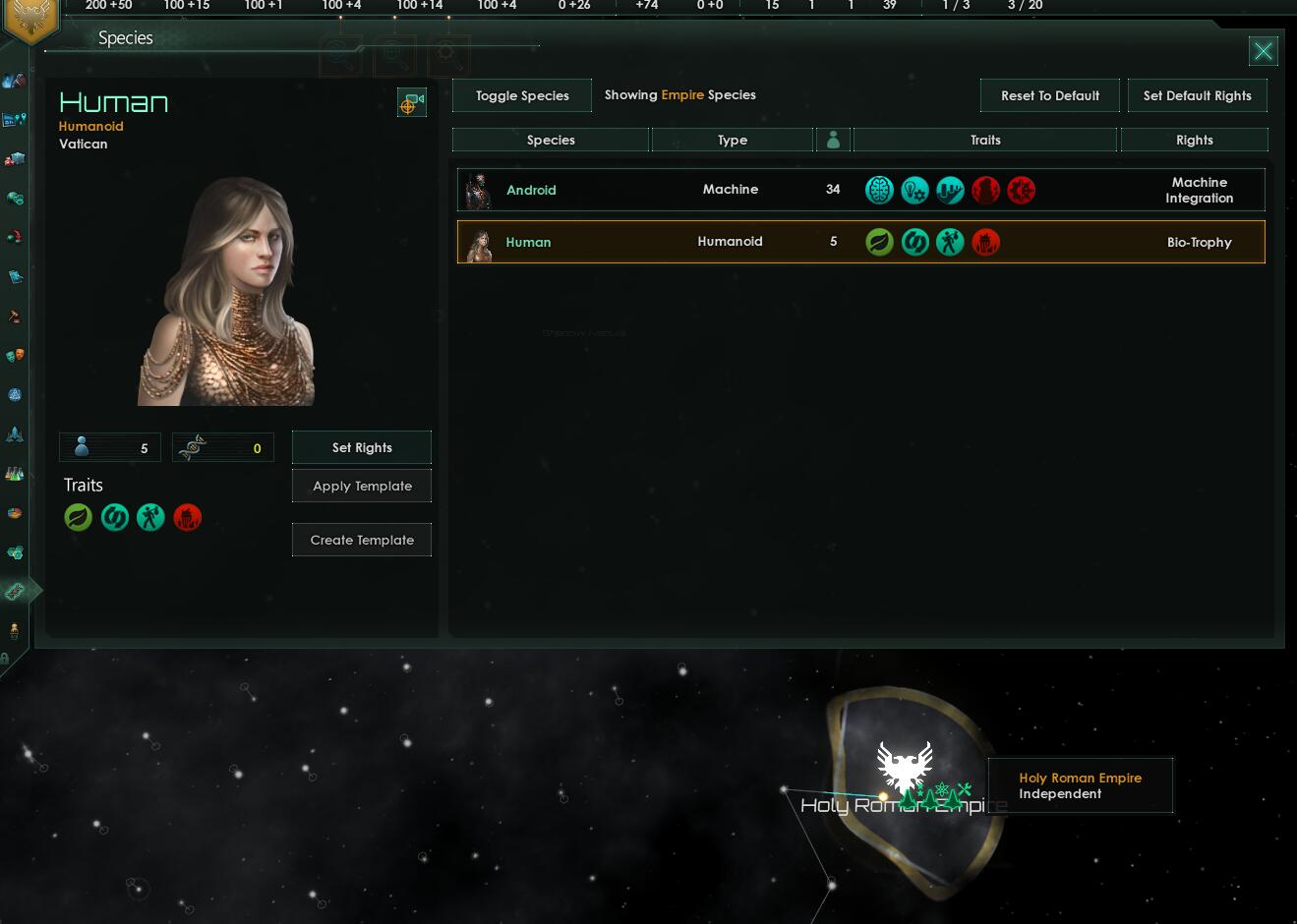Click the Toggle Species button

pyautogui.click(x=522, y=95)
